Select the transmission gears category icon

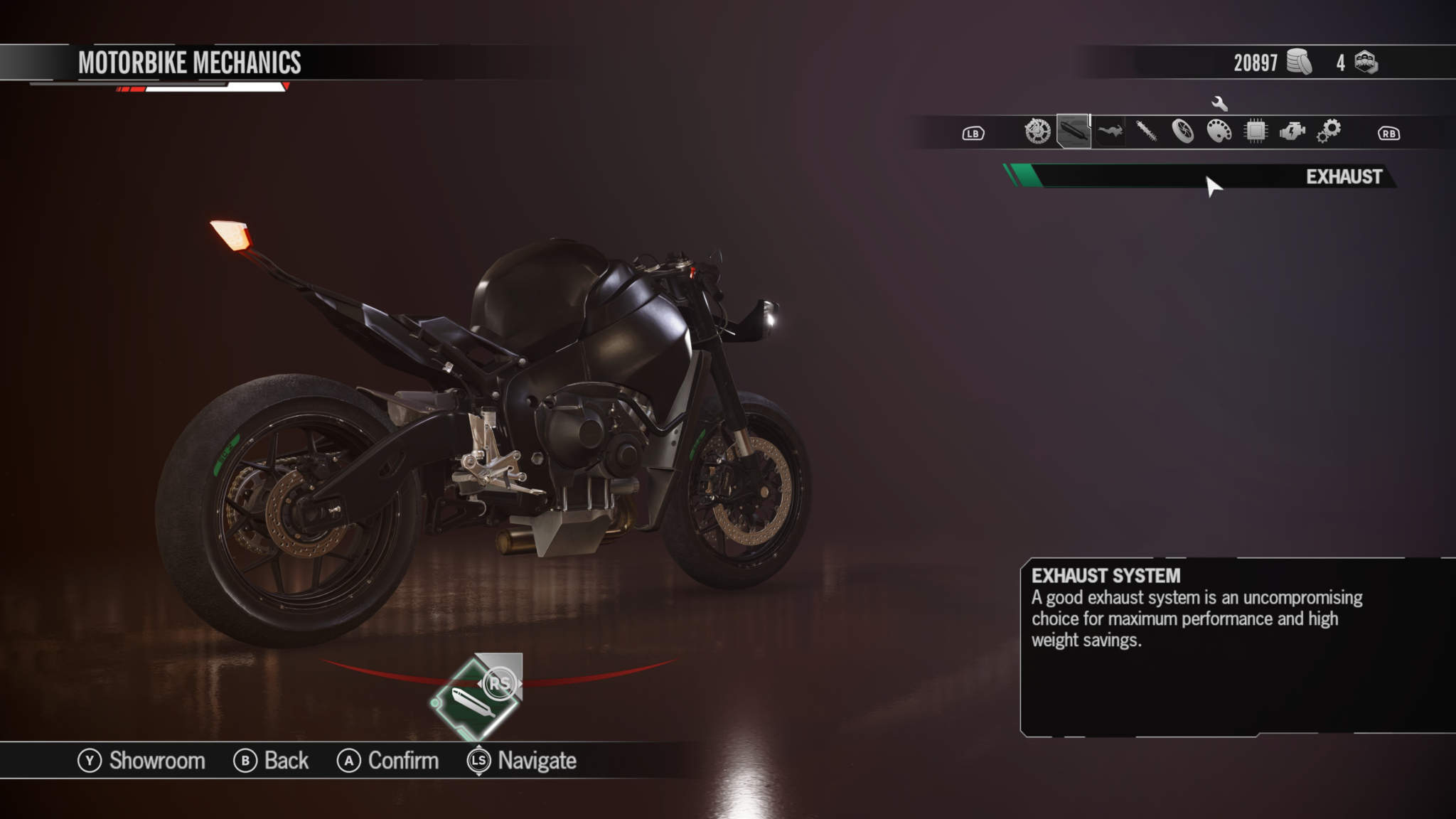tap(1329, 132)
